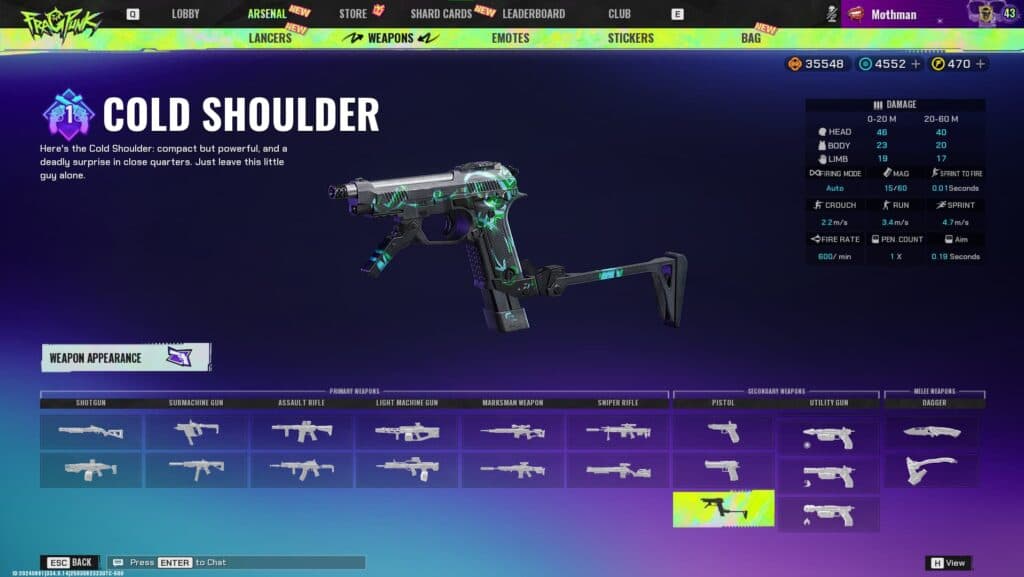Switch to the Emotes sub-tab
The height and width of the screenshot is (577, 1024).
coord(510,38)
